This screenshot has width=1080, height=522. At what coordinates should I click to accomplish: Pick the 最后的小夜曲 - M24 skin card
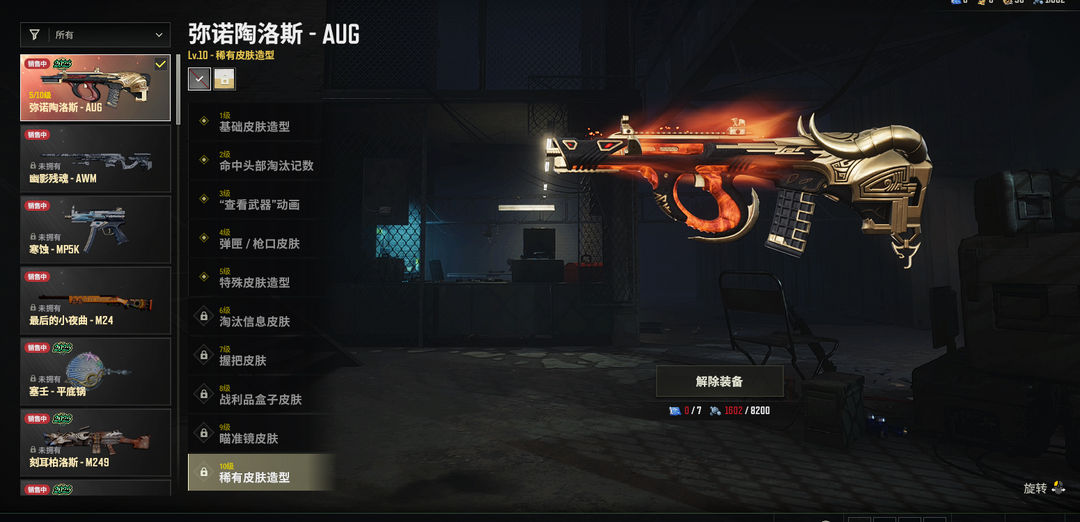tap(96, 300)
